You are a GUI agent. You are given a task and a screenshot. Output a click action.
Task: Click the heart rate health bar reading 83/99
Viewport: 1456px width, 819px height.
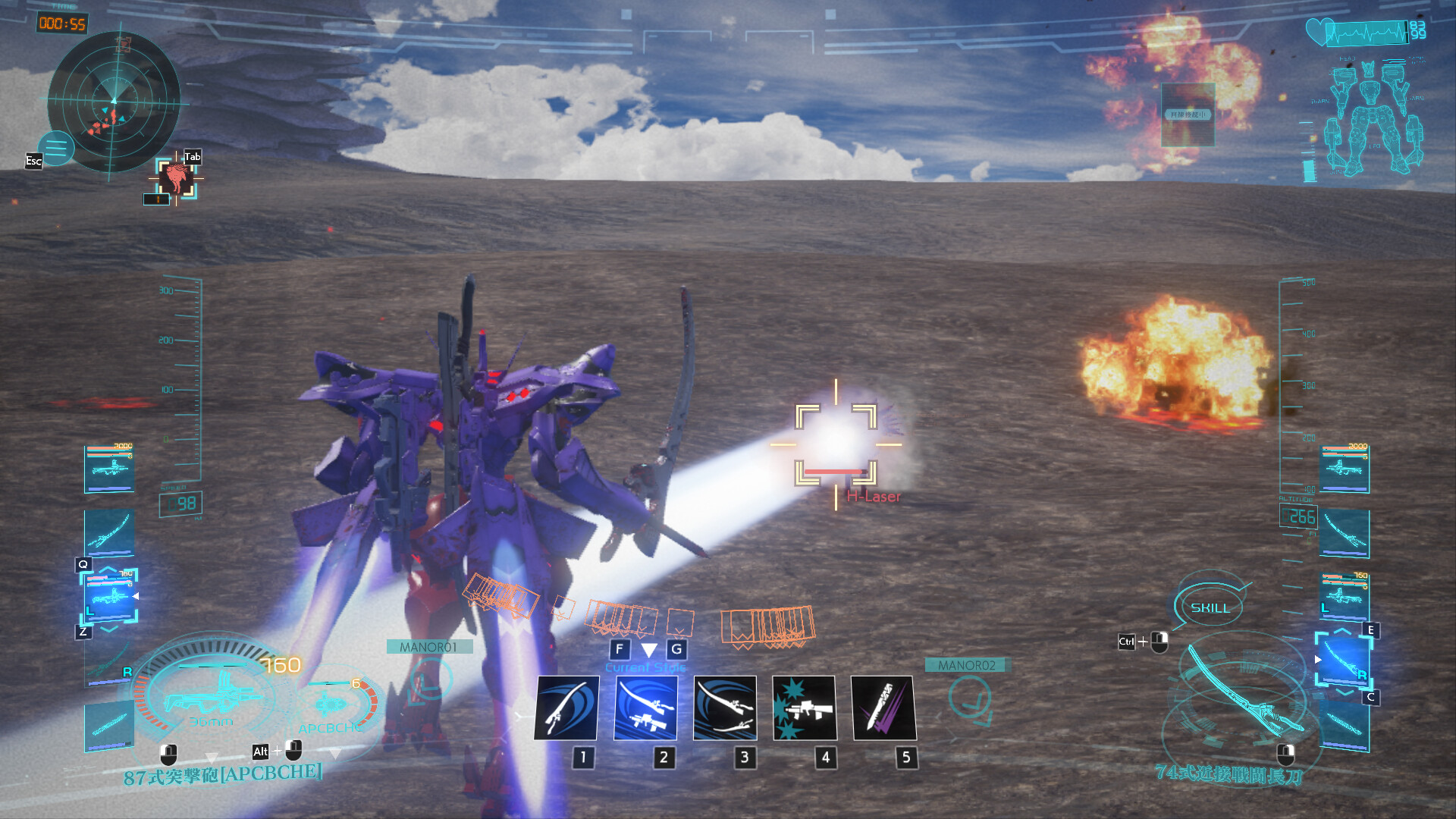pyautogui.click(x=1361, y=32)
